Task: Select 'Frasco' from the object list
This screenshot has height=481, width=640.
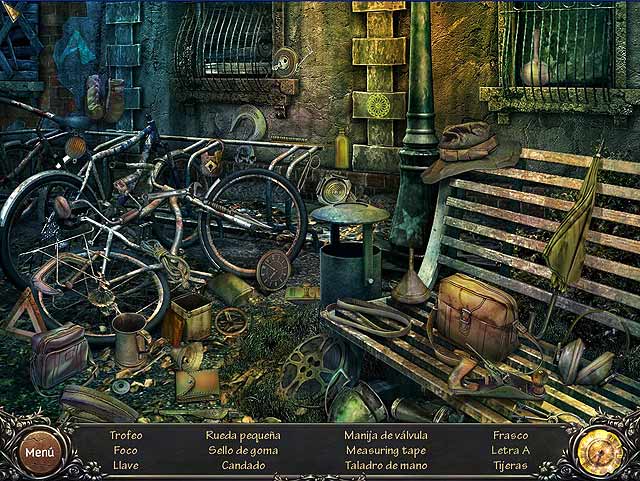Action: [x=511, y=435]
